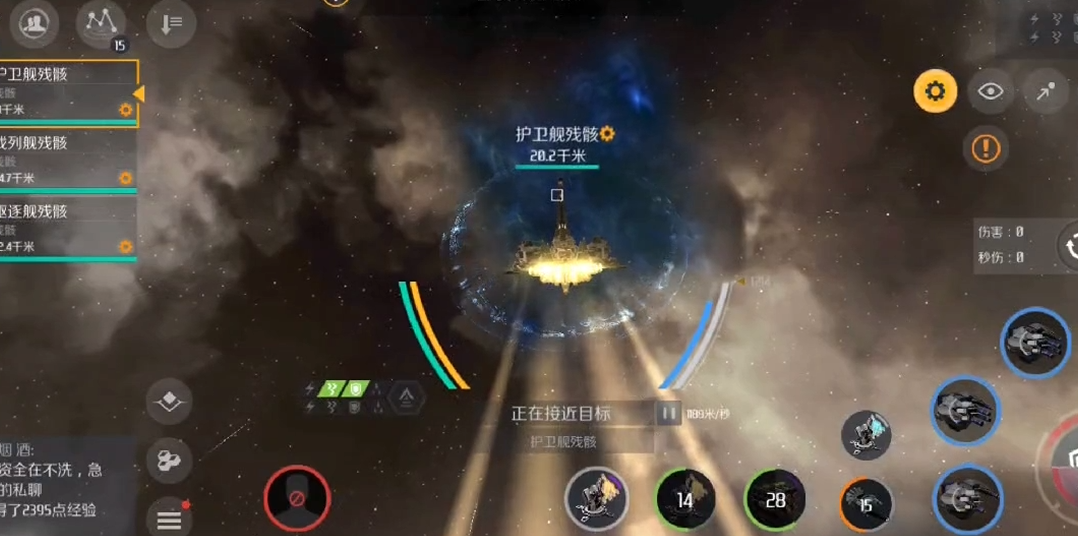Fire the topmost blue-ringed turret
The image size is (1078, 536).
tap(1034, 343)
